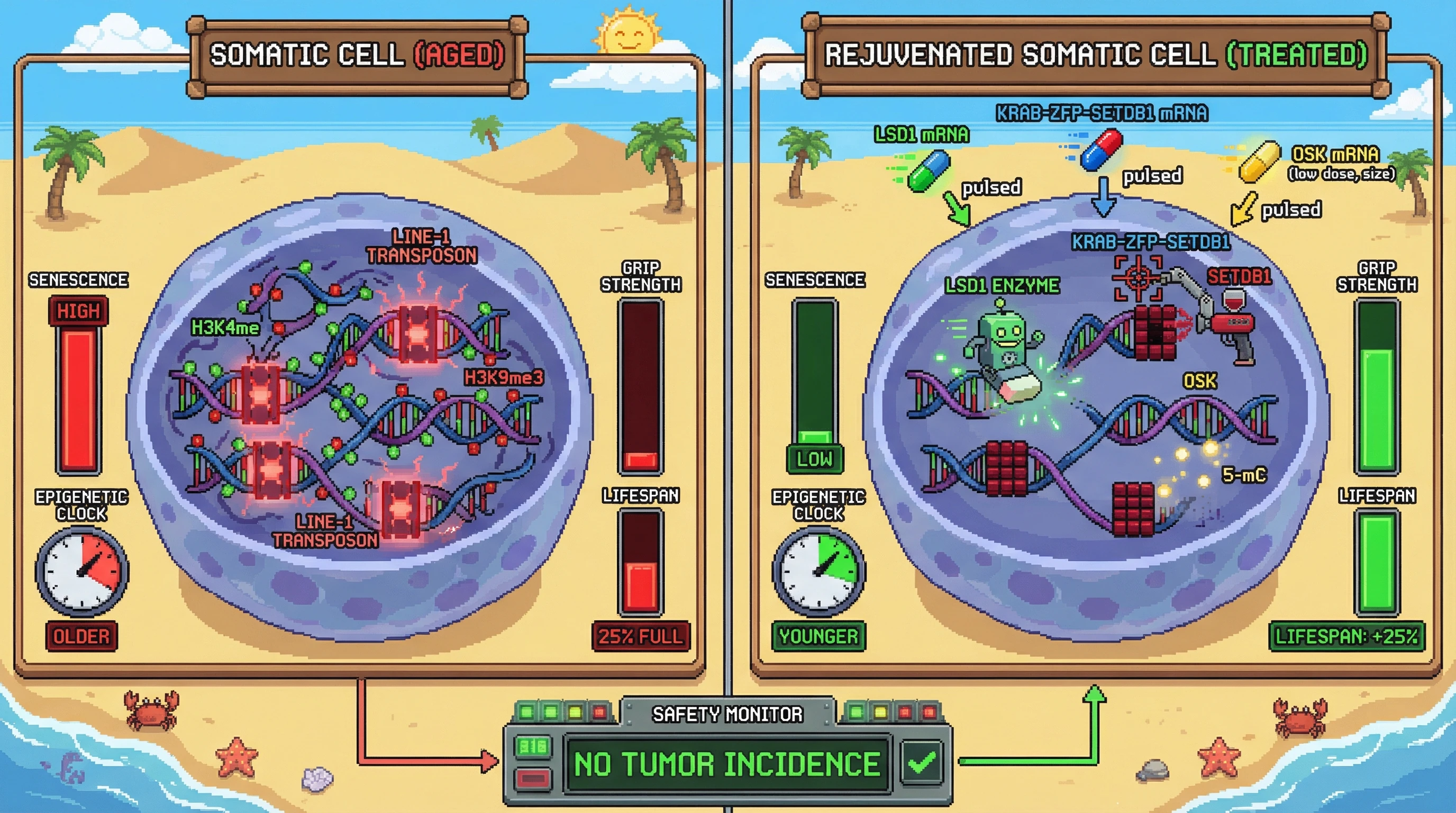Pick the yellow OSK mRNA capsule
The image size is (1456, 813).
(1259, 161)
